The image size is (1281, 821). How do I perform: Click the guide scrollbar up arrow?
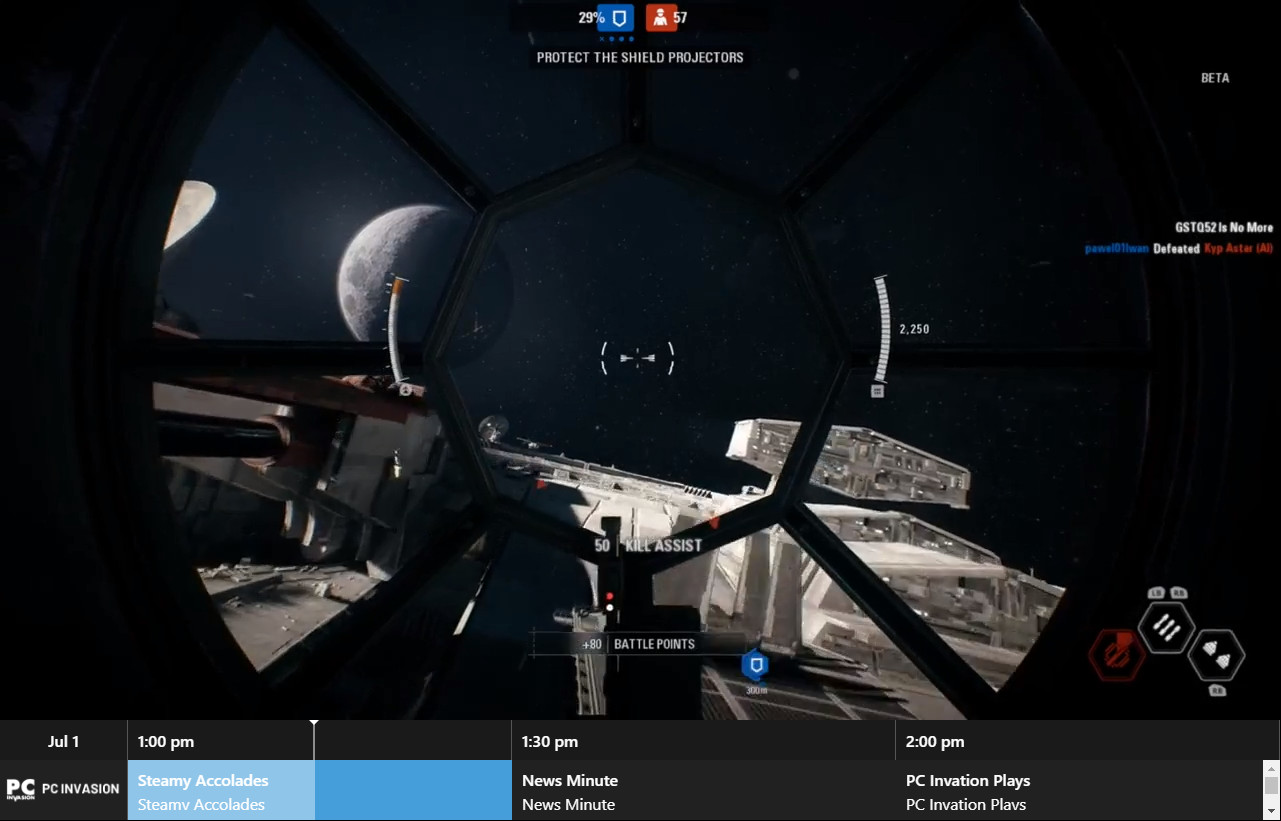1272,769
